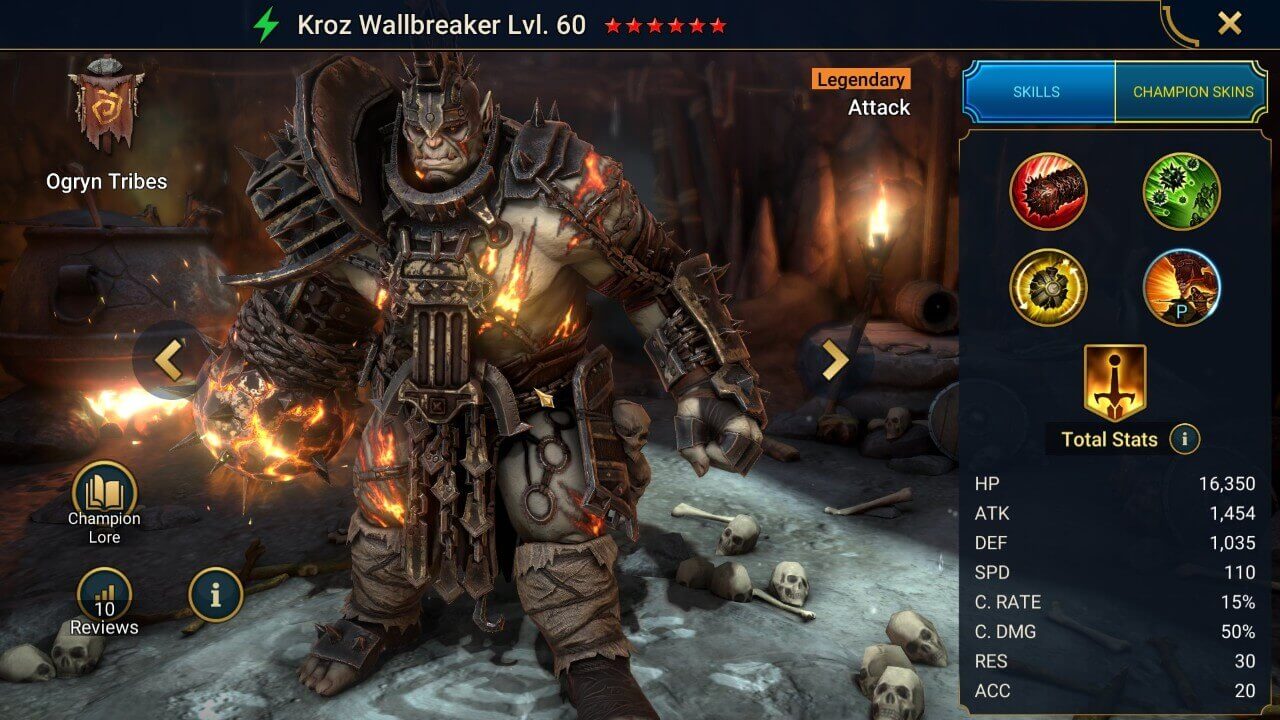The width and height of the screenshot is (1280, 720).
Task: Expand details on the Attack affinity label
Action: click(x=878, y=107)
